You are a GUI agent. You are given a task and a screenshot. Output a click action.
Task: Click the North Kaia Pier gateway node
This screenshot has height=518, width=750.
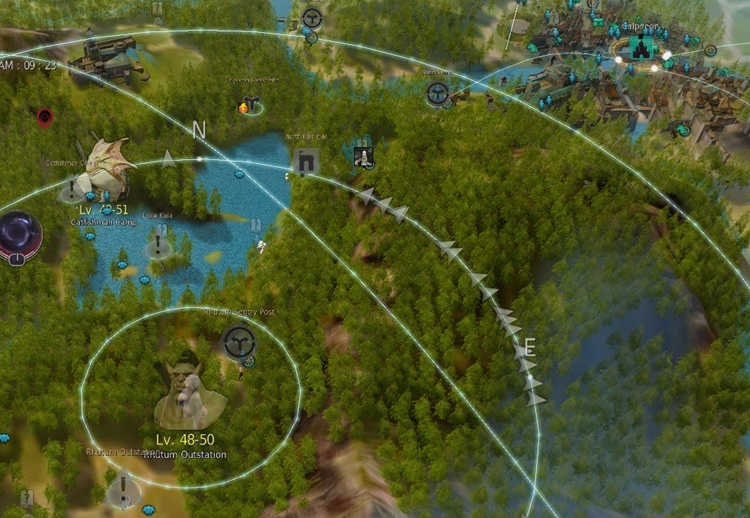[x=306, y=161]
